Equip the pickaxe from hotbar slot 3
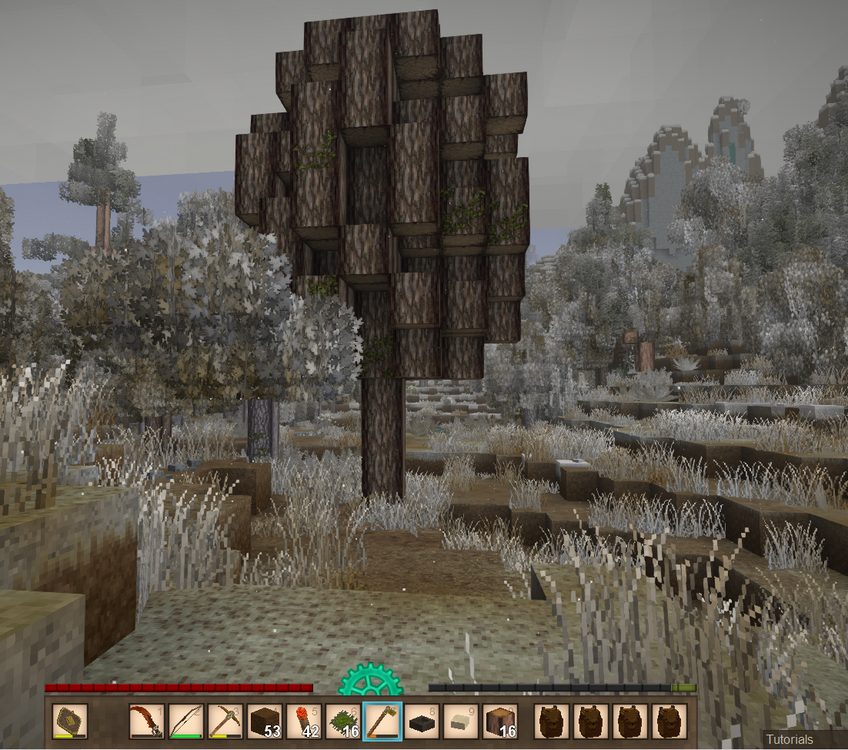The image size is (848, 750). pos(225,721)
